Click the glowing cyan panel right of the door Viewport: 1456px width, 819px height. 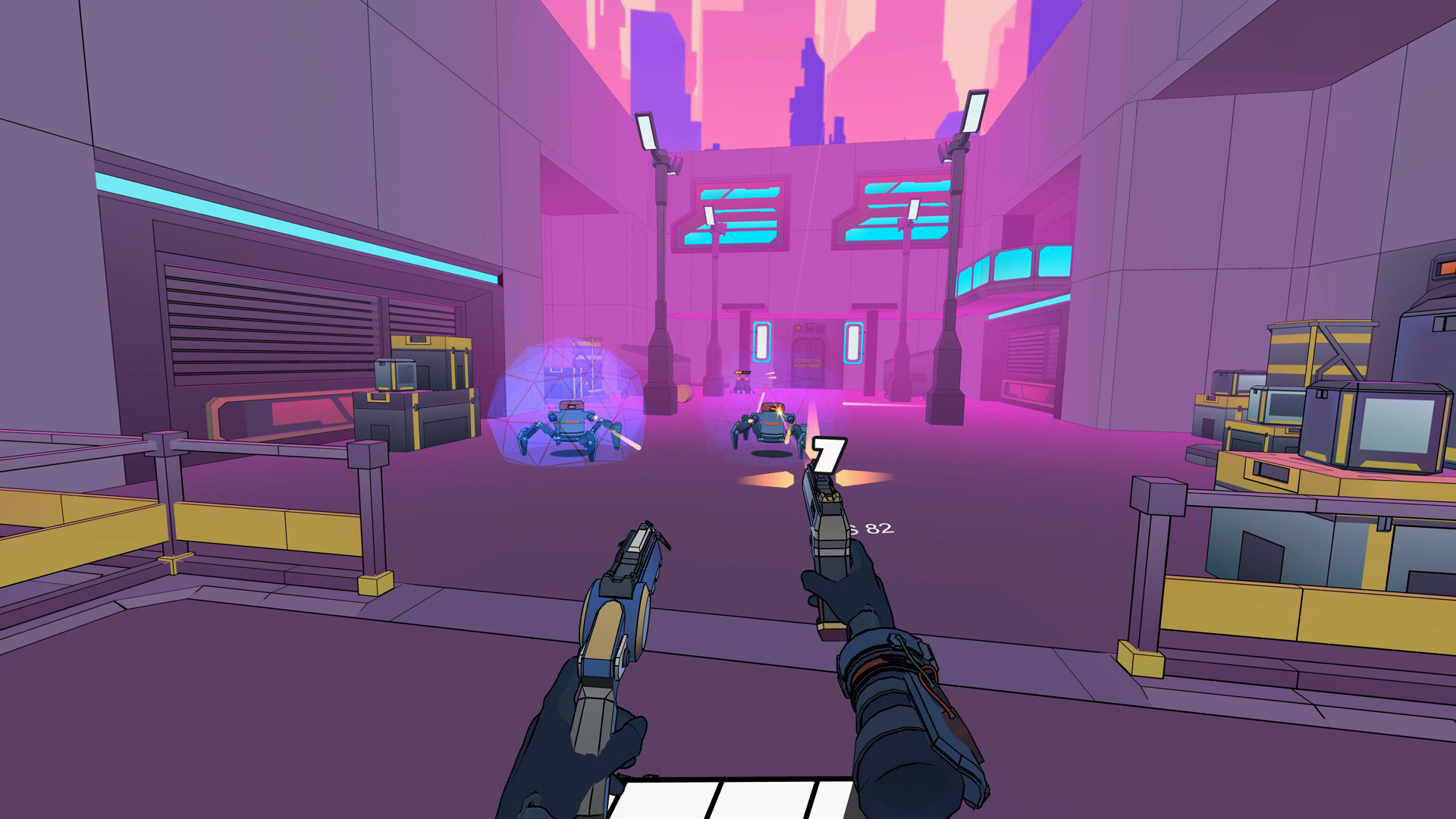855,341
